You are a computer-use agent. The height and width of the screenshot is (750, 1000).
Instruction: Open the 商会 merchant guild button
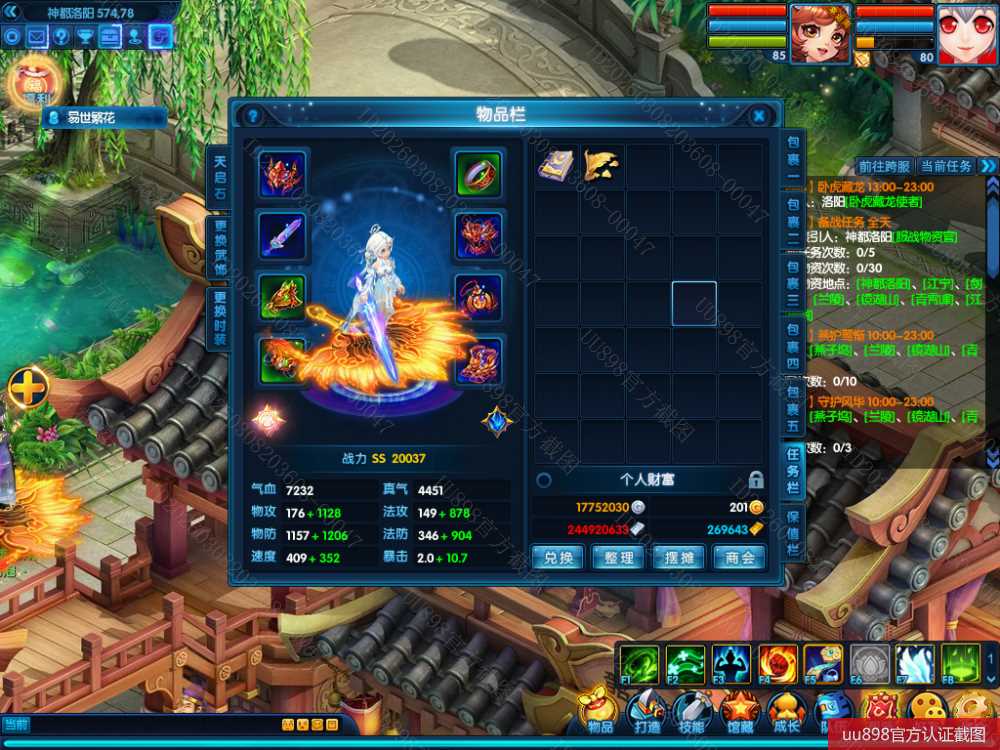pyautogui.click(x=740, y=557)
